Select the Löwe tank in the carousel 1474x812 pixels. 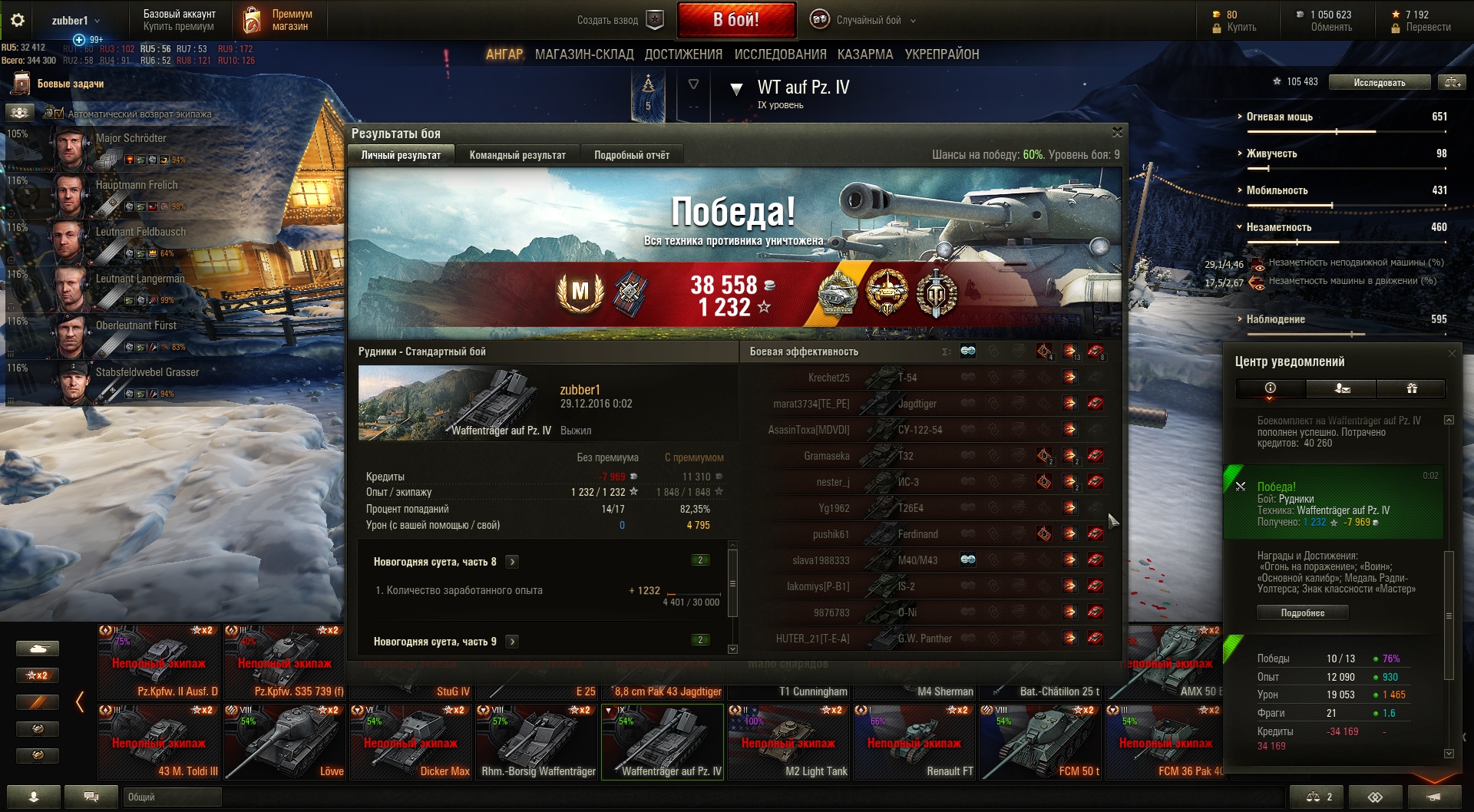[x=286, y=741]
